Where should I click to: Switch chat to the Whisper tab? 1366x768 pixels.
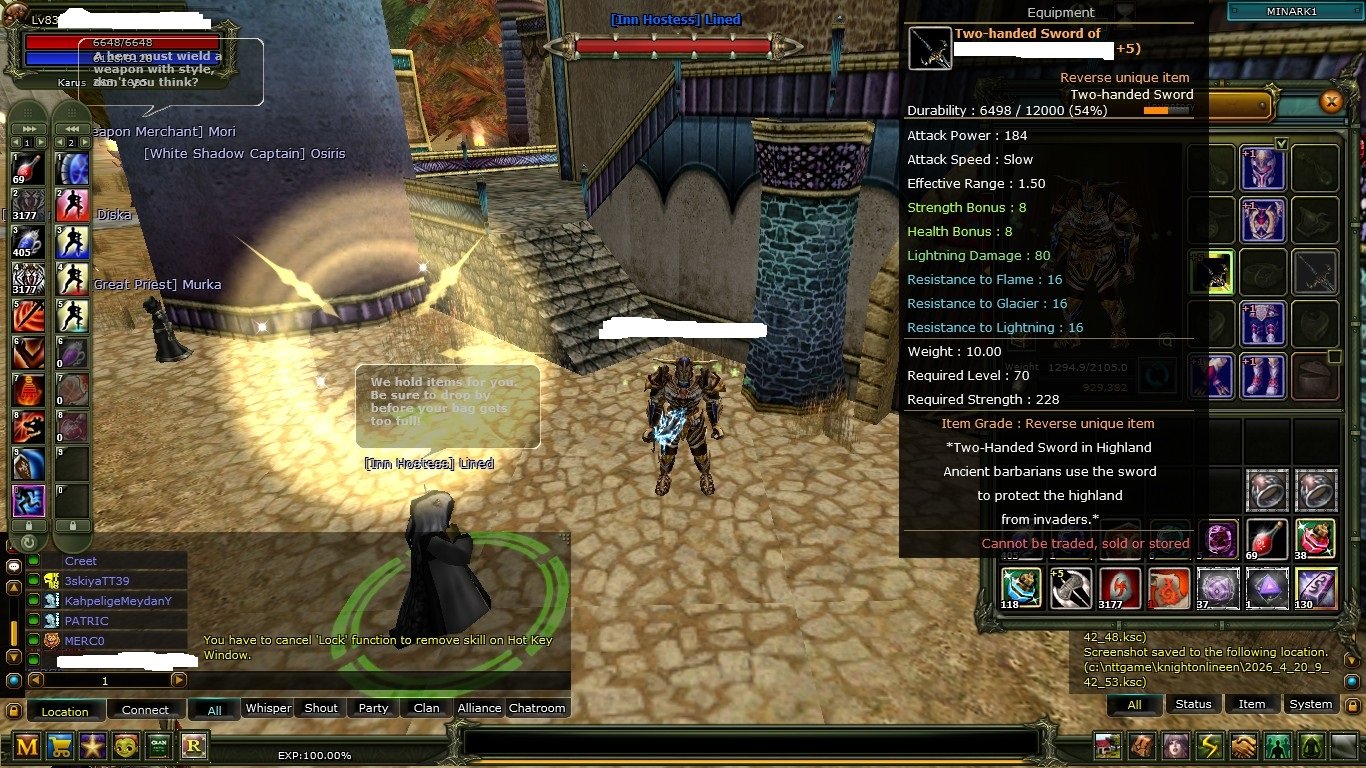pos(268,708)
